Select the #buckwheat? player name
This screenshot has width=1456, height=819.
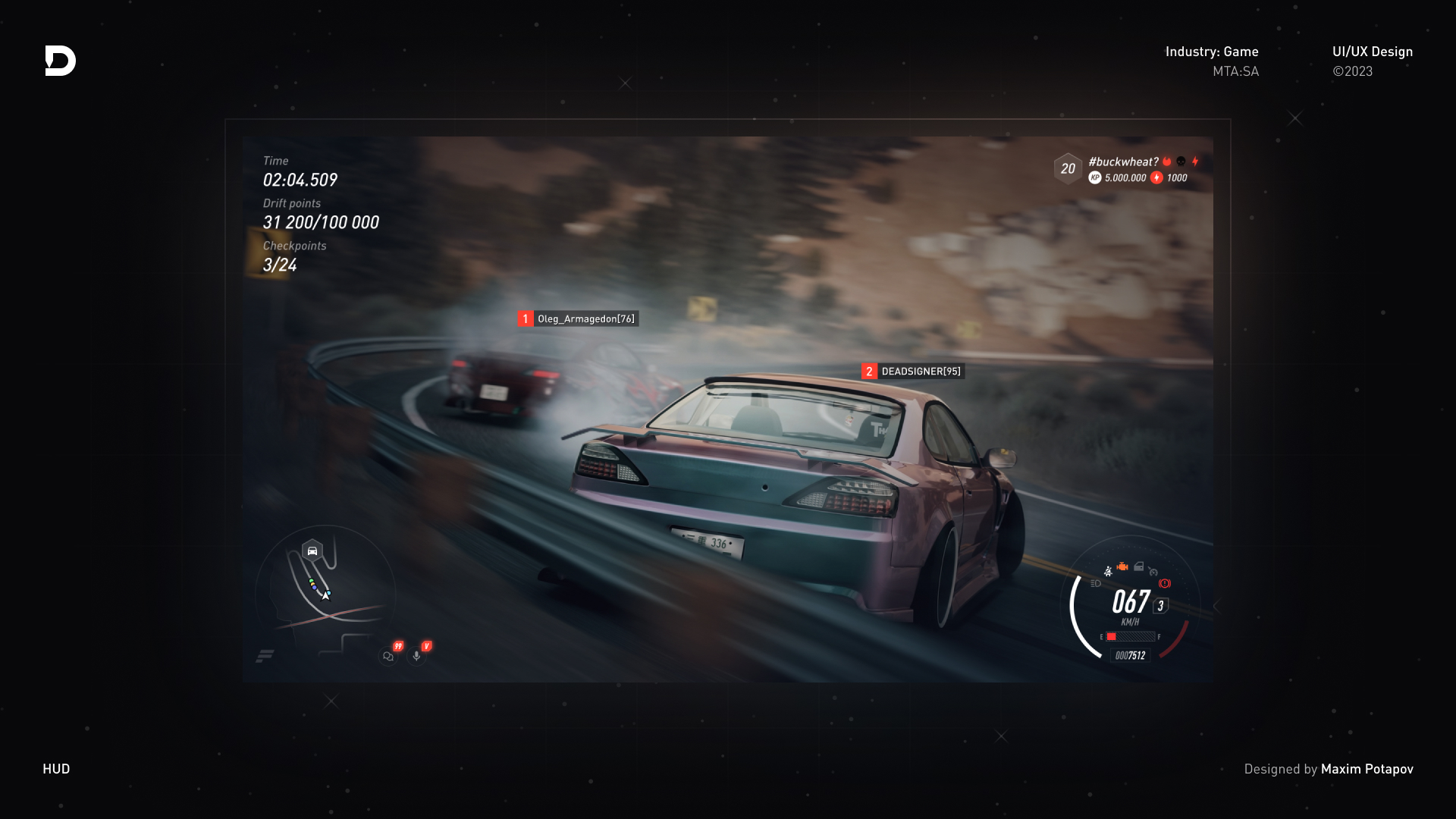tap(1123, 162)
